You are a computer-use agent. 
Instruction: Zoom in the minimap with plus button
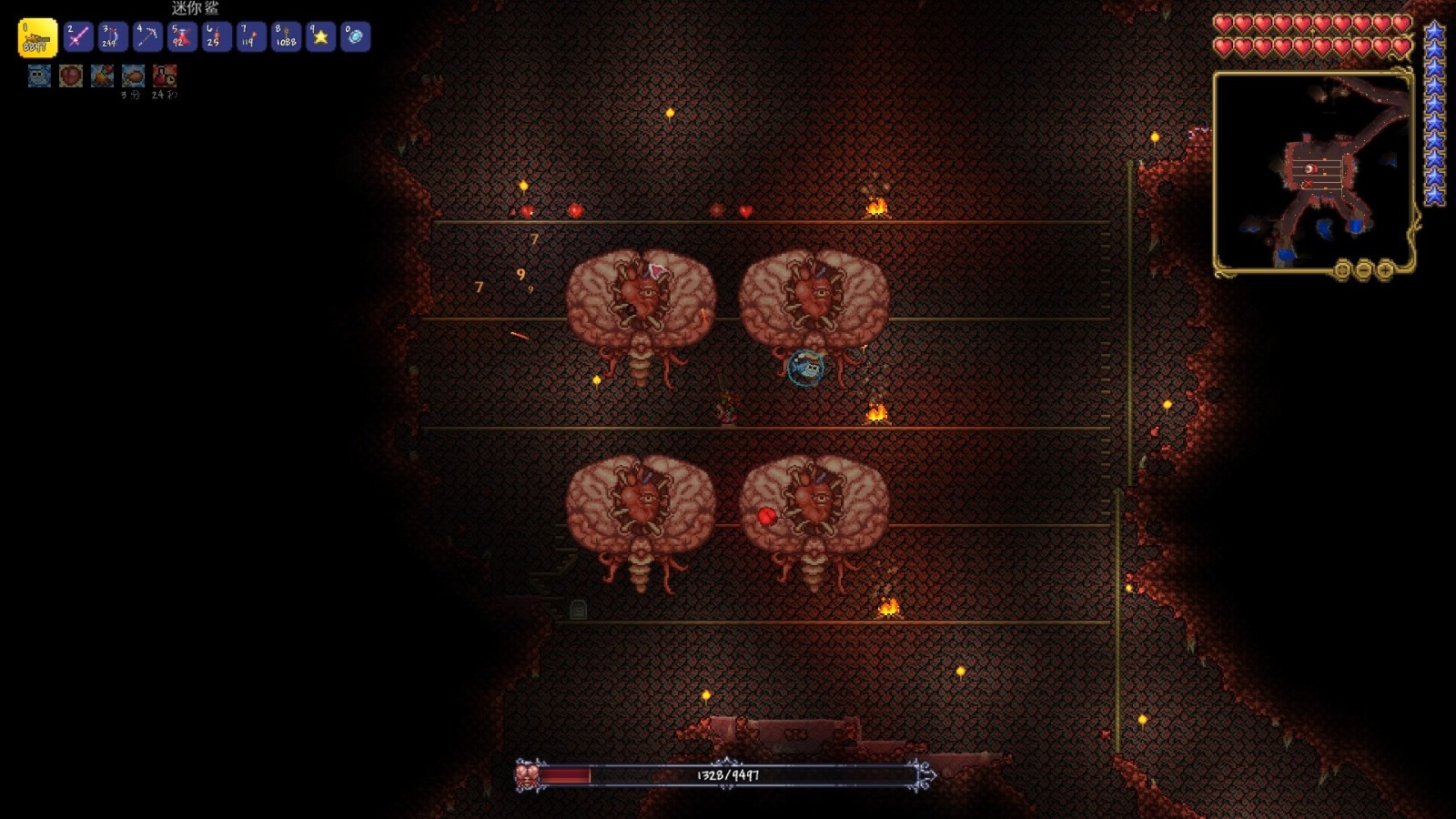pos(1385,269)
